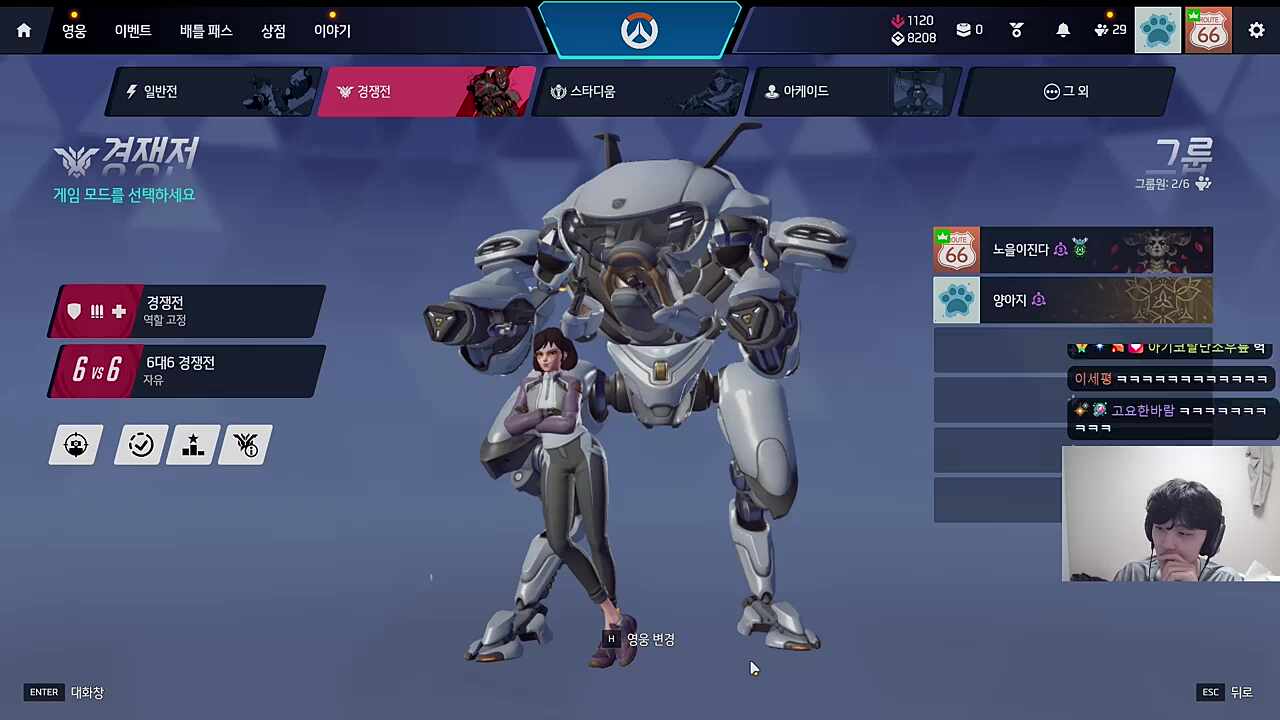Click the home icon in top bar

coord(23,30)
